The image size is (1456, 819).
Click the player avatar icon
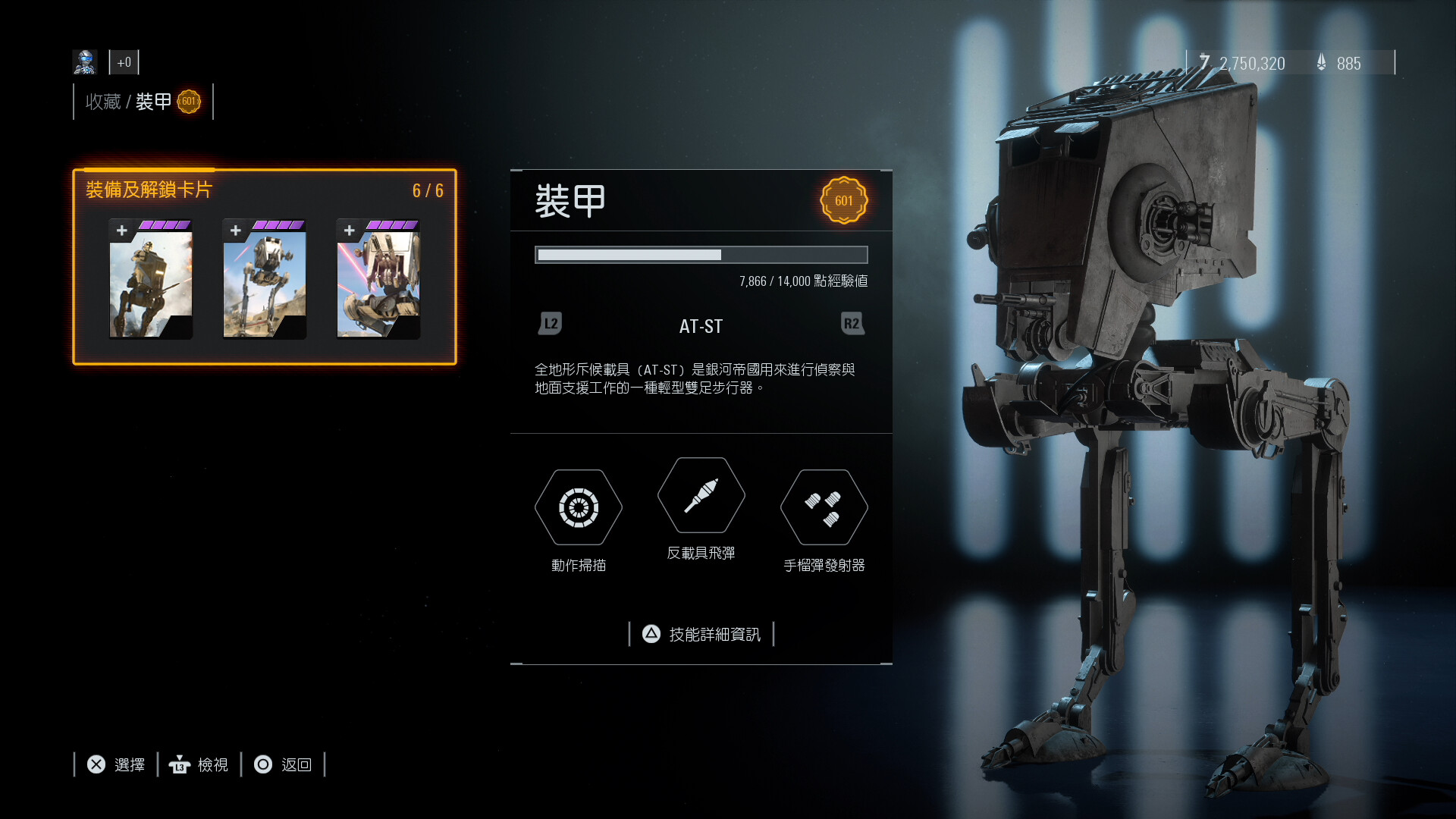point(85,62)
